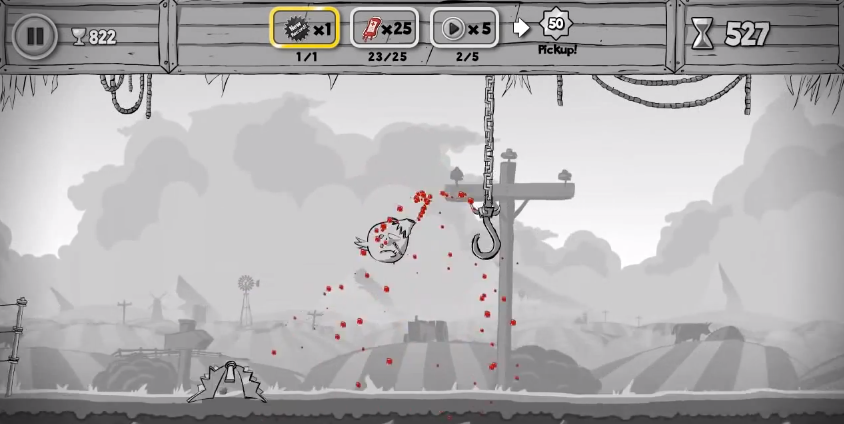844x424 pixels.
Task: Select the play-arrow x5 objective slot
Action: coord(464,28)
